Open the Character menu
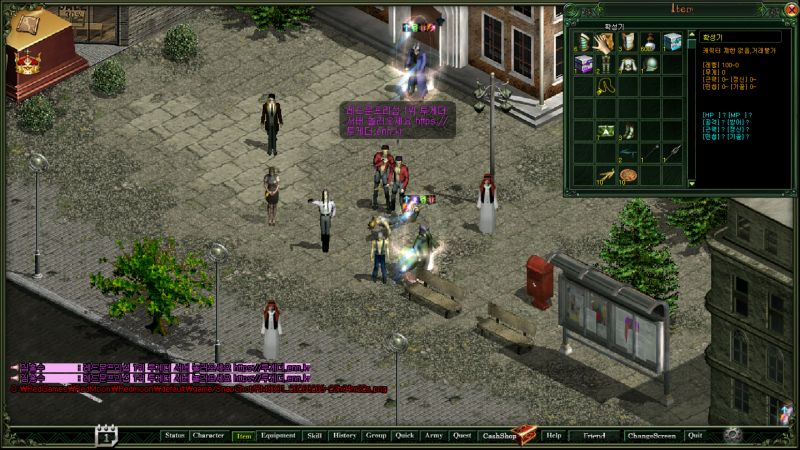The width and height of the screenshot is (800, 450). [208, 436]
